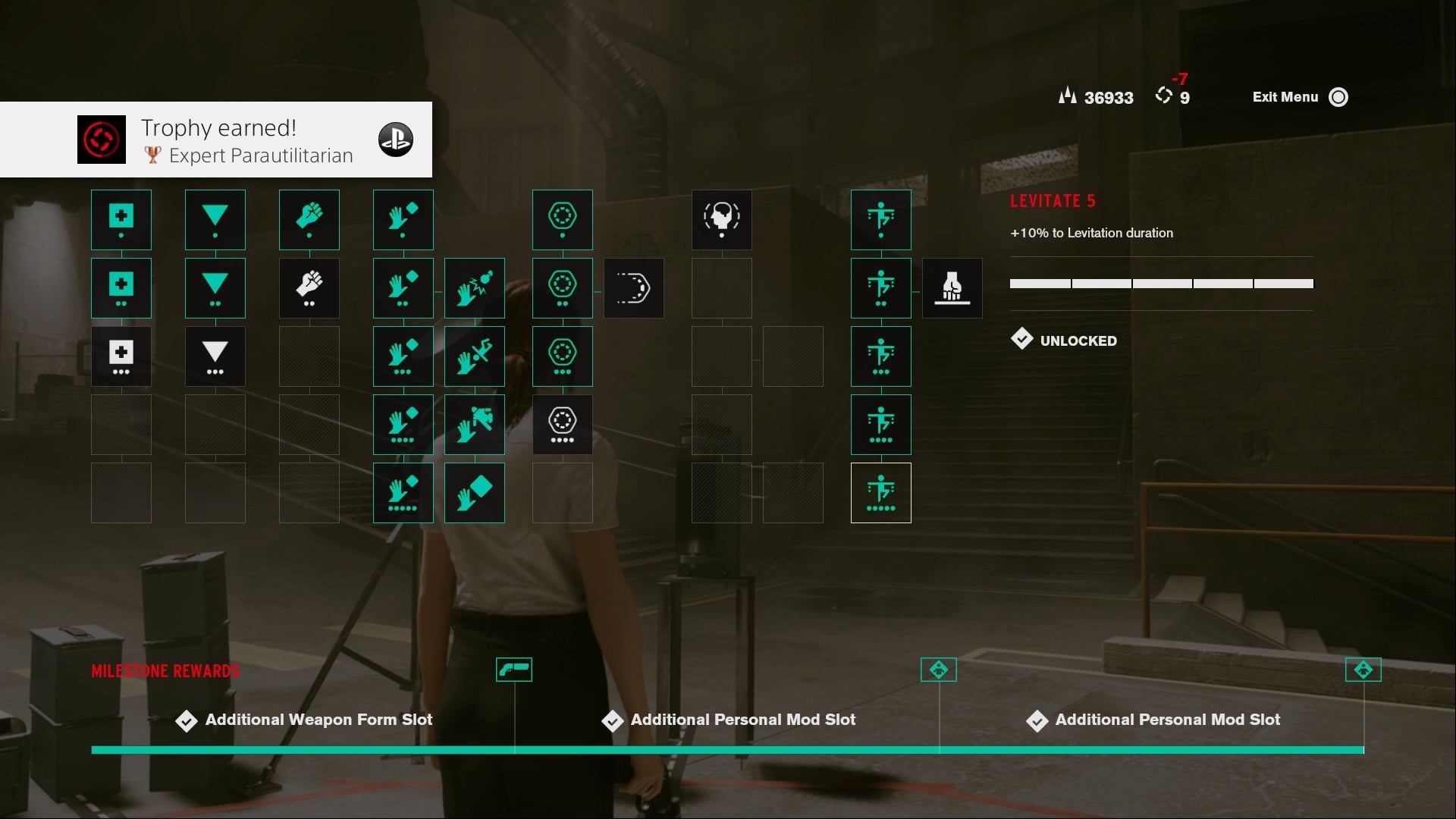Pick the locked three-dot Health upgrade
The height and width of the screenshot is (819, 1456).
(121, 356)
